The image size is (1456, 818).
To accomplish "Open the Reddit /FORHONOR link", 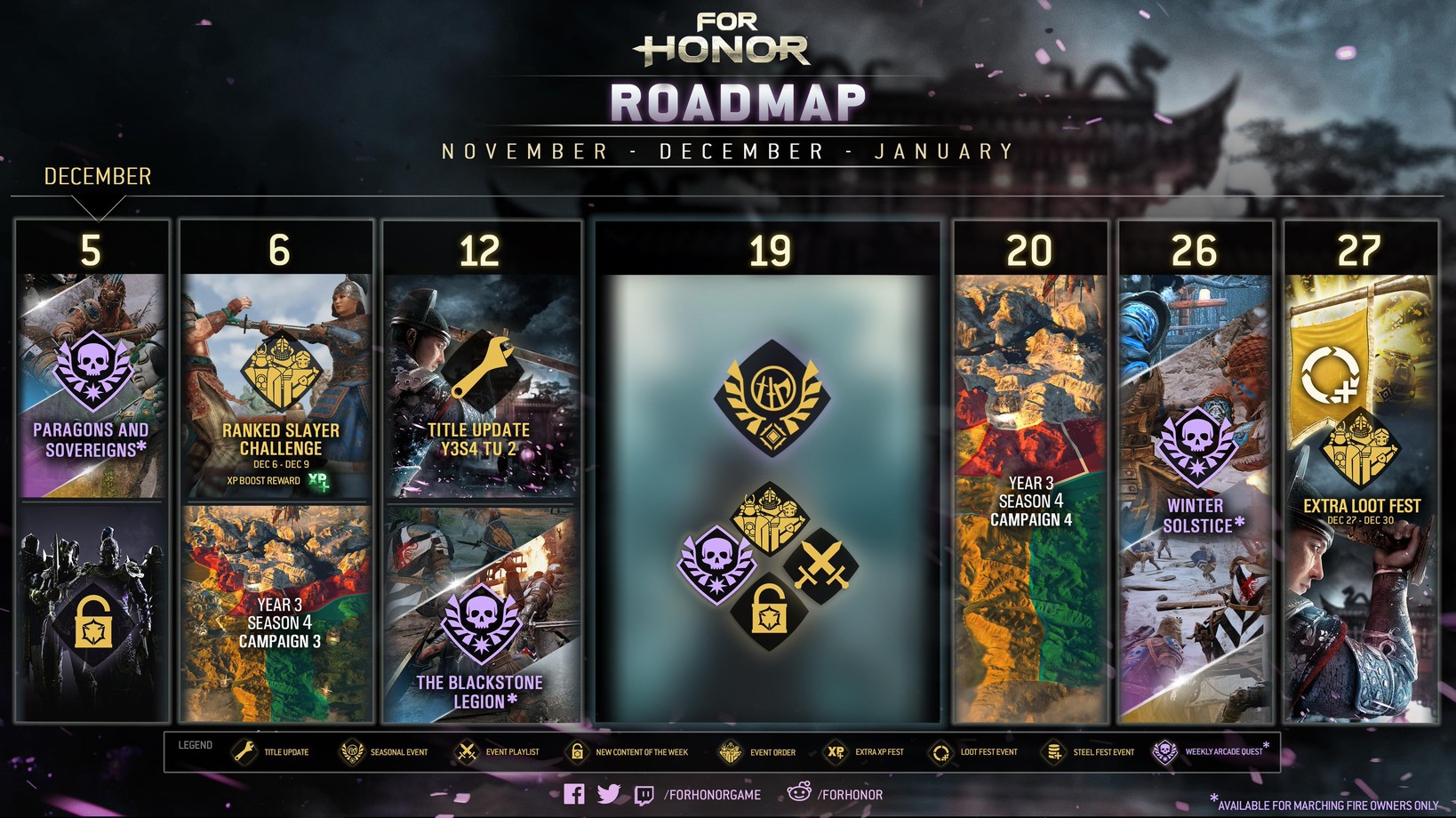I will (x=836, y=794).
